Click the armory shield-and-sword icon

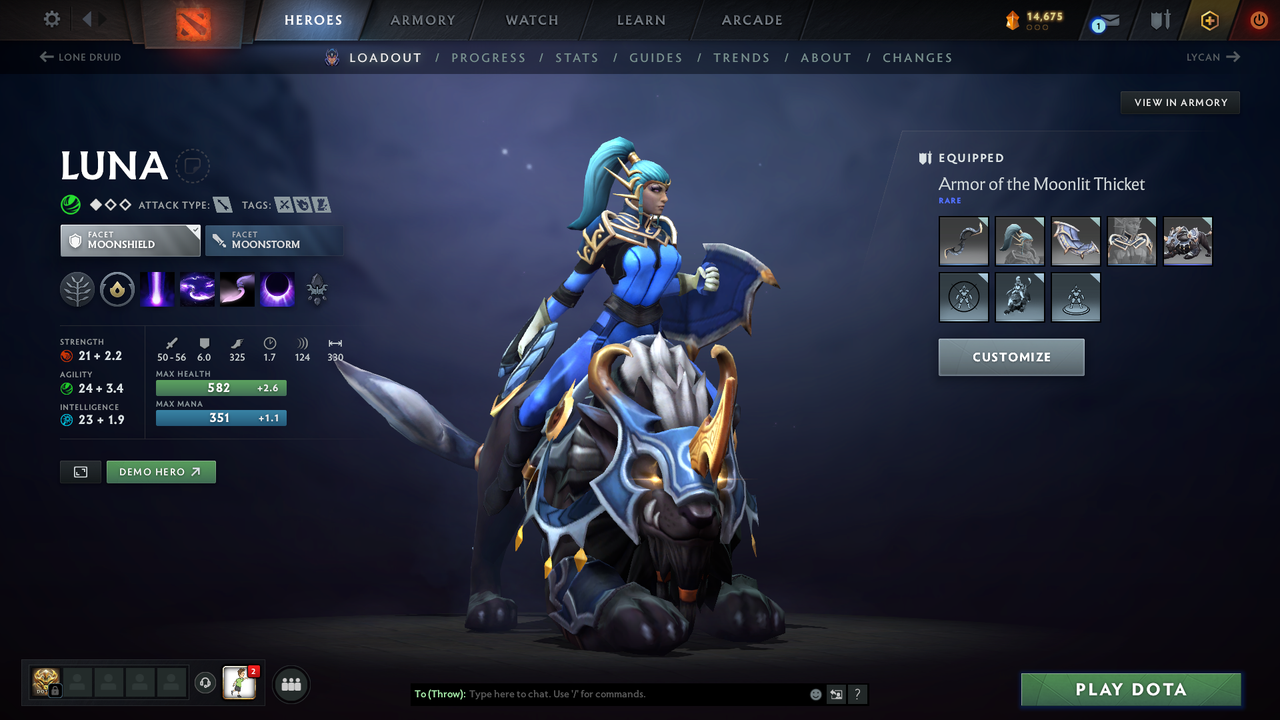1158,20
